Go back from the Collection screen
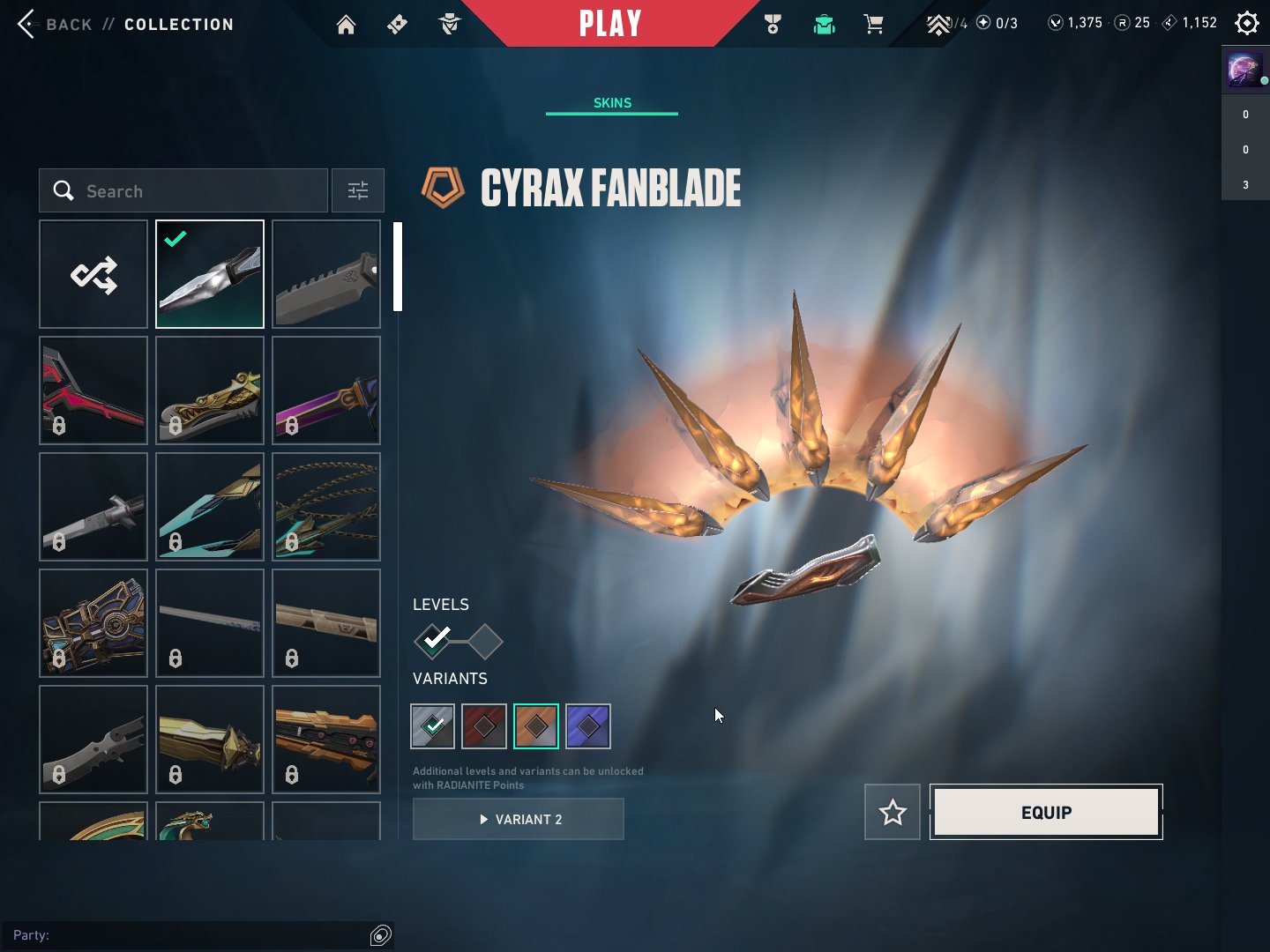 click(x=53, y=24)
